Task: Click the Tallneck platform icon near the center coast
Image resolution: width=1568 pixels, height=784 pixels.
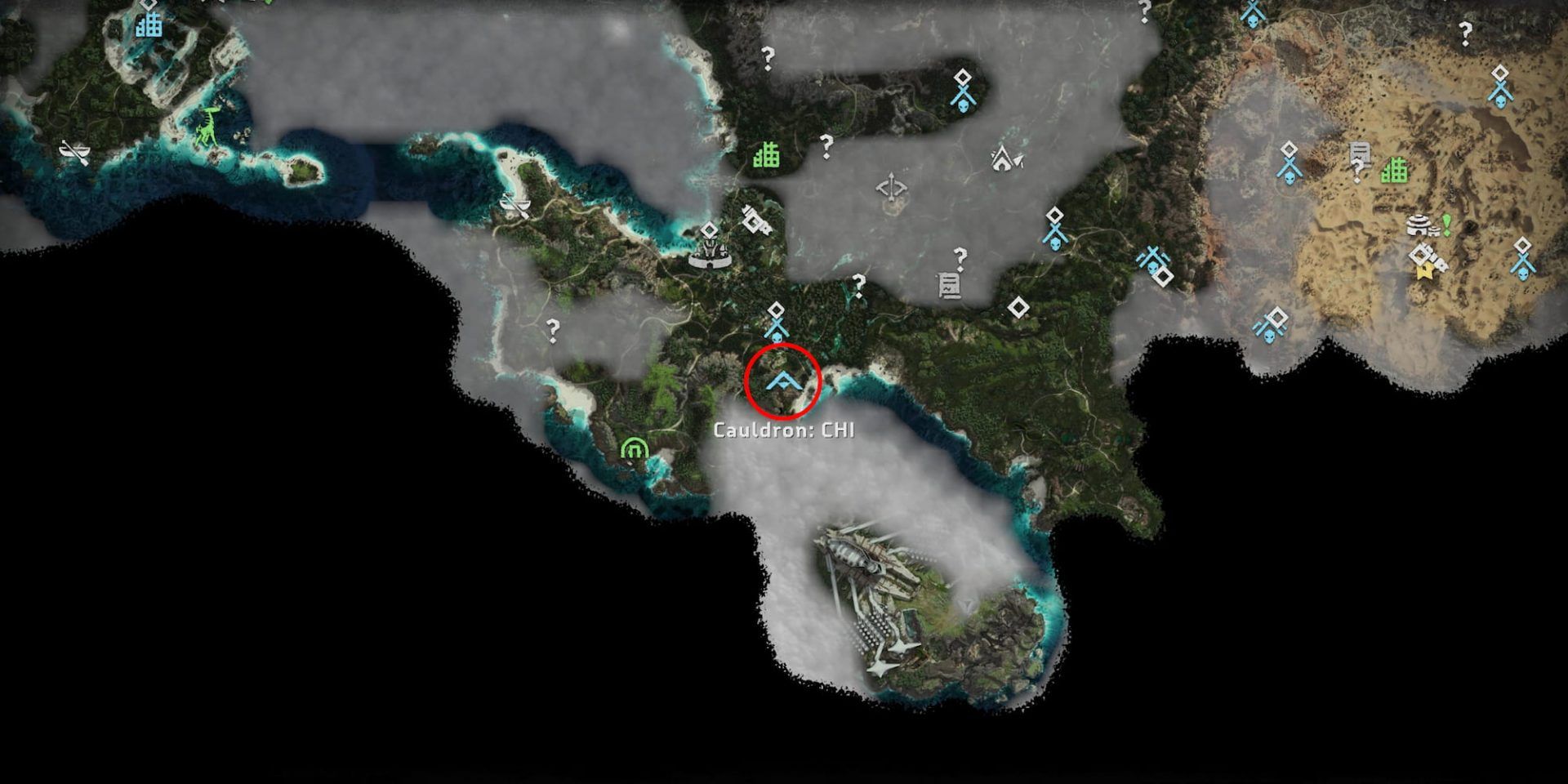Action: pyautogui.click(x=711, y=252)
